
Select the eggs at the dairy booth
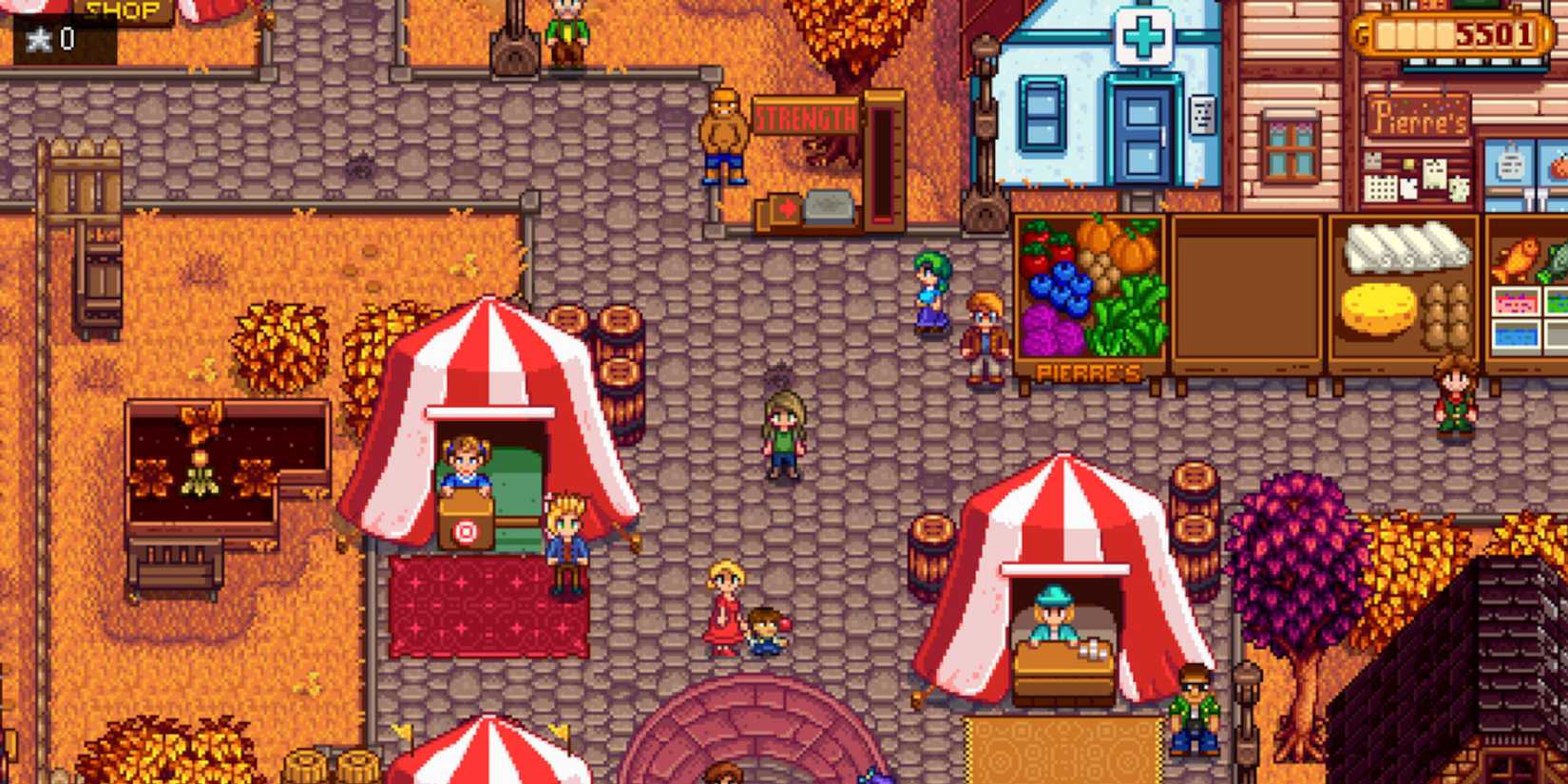(x=1447, y=315)
